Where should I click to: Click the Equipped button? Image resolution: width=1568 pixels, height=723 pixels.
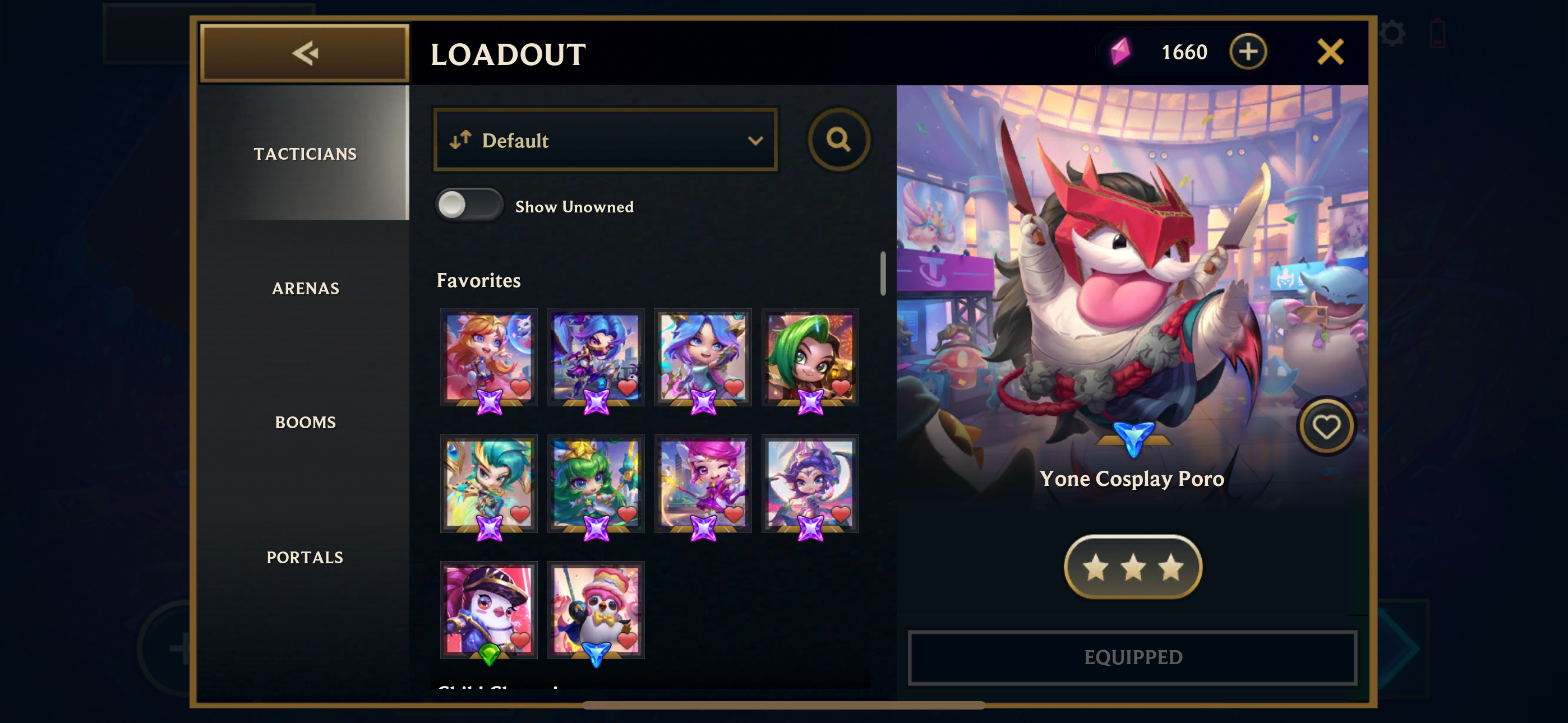[1132, 657]
